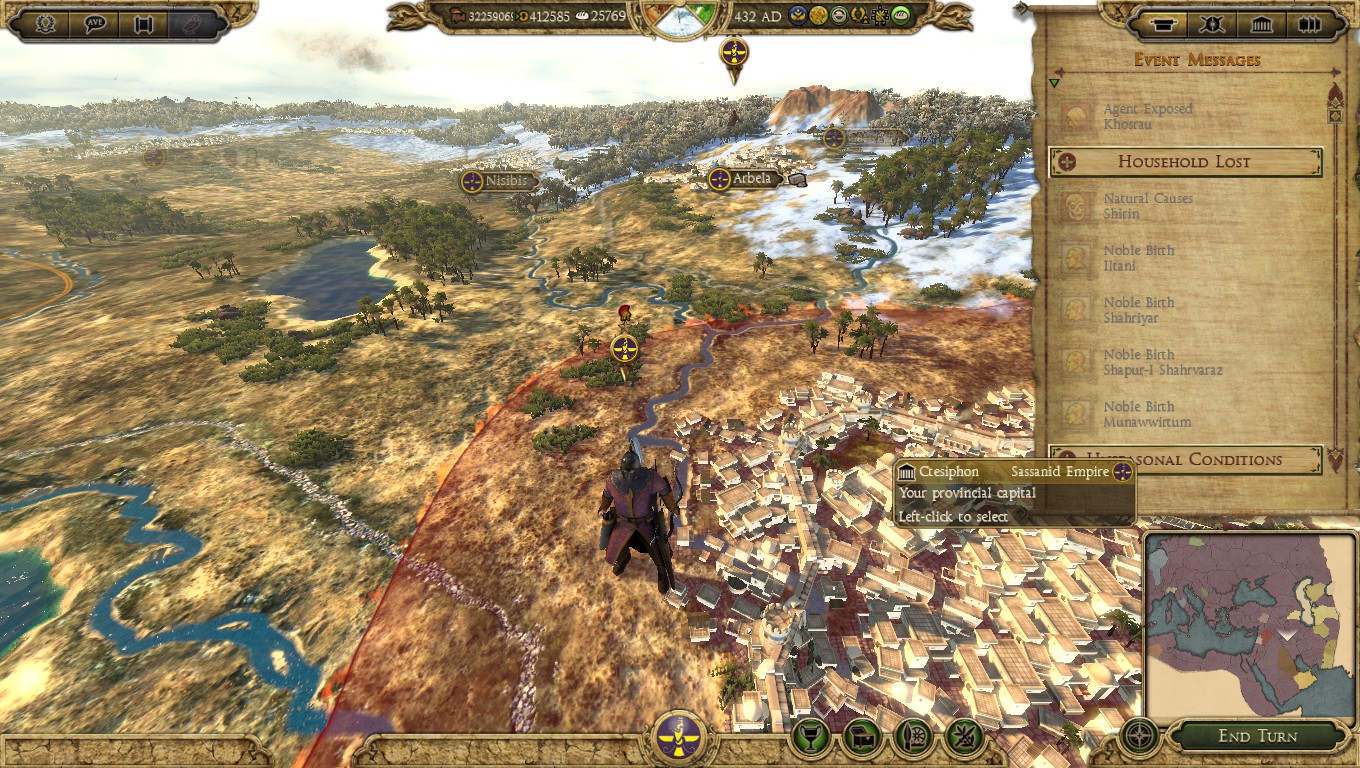Switch to the crossed swords shield tab

(1210, 24)
